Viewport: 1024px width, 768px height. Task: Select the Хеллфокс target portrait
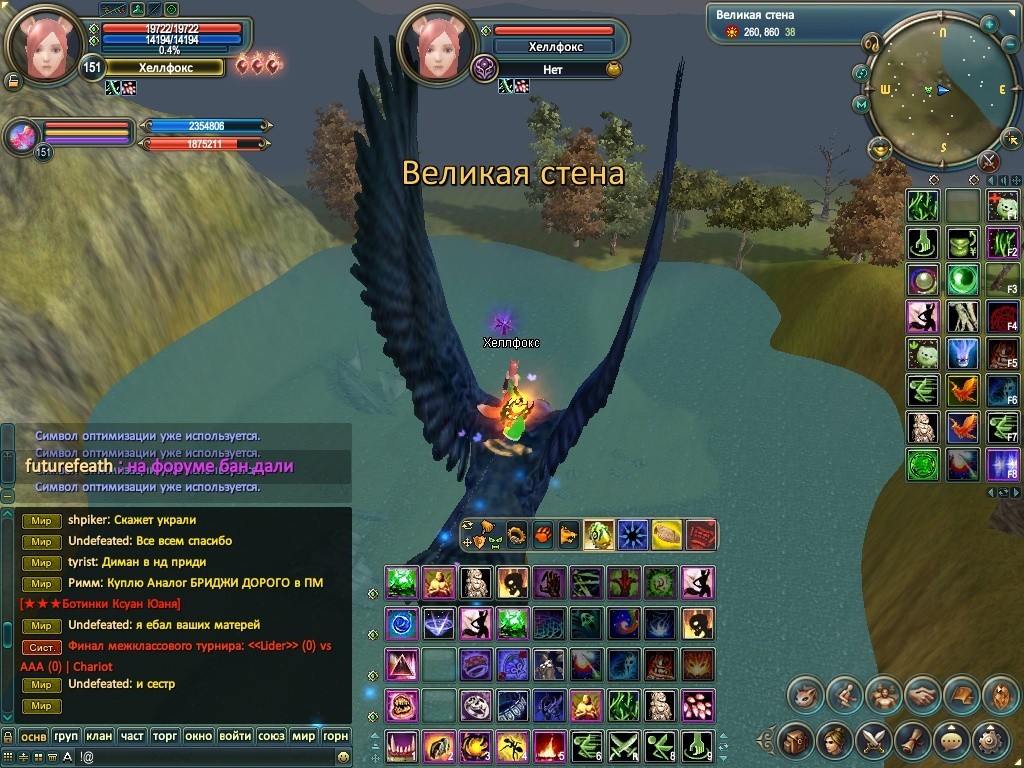434,44
